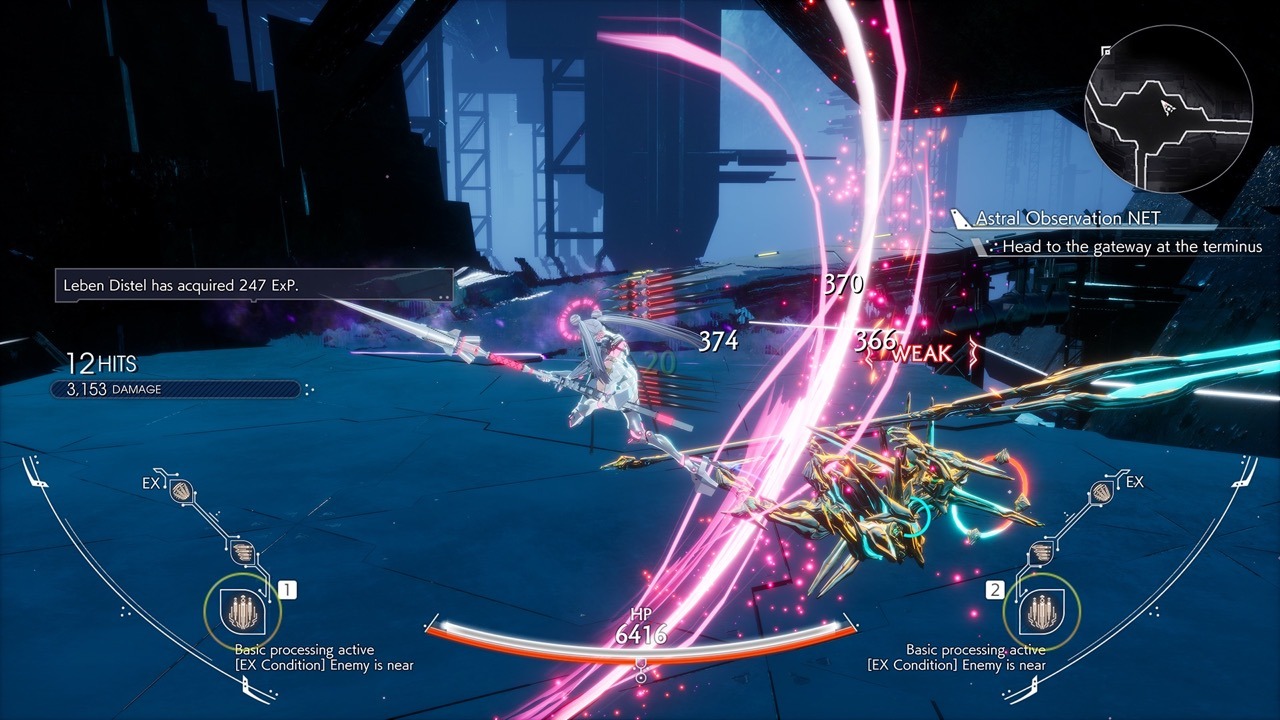Trigger the EX fan icon linked to skill 2
The width and height of the screenshot is (1280, 720).
tap(1100, 491)
